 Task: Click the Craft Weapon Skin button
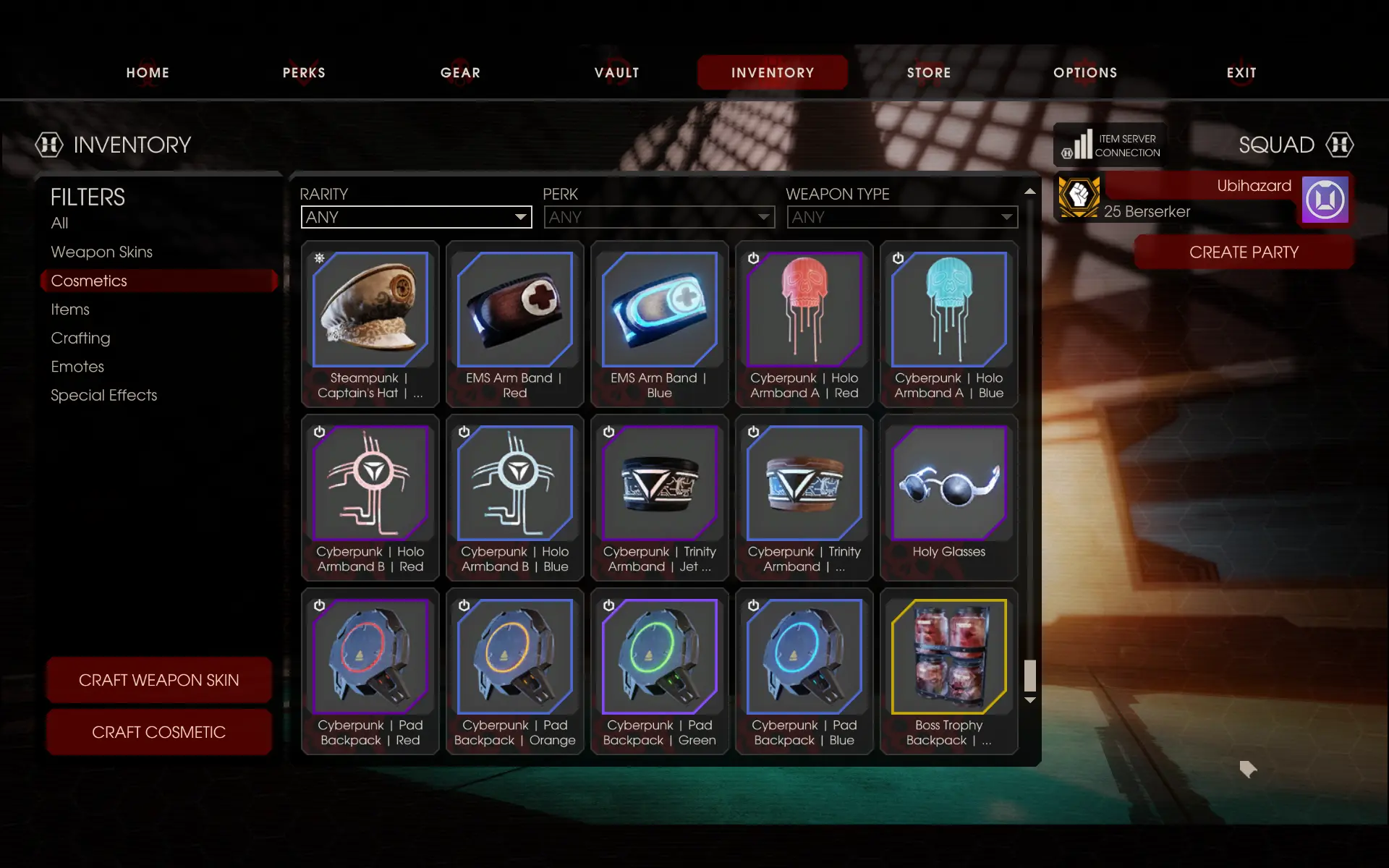click(158, 680)
